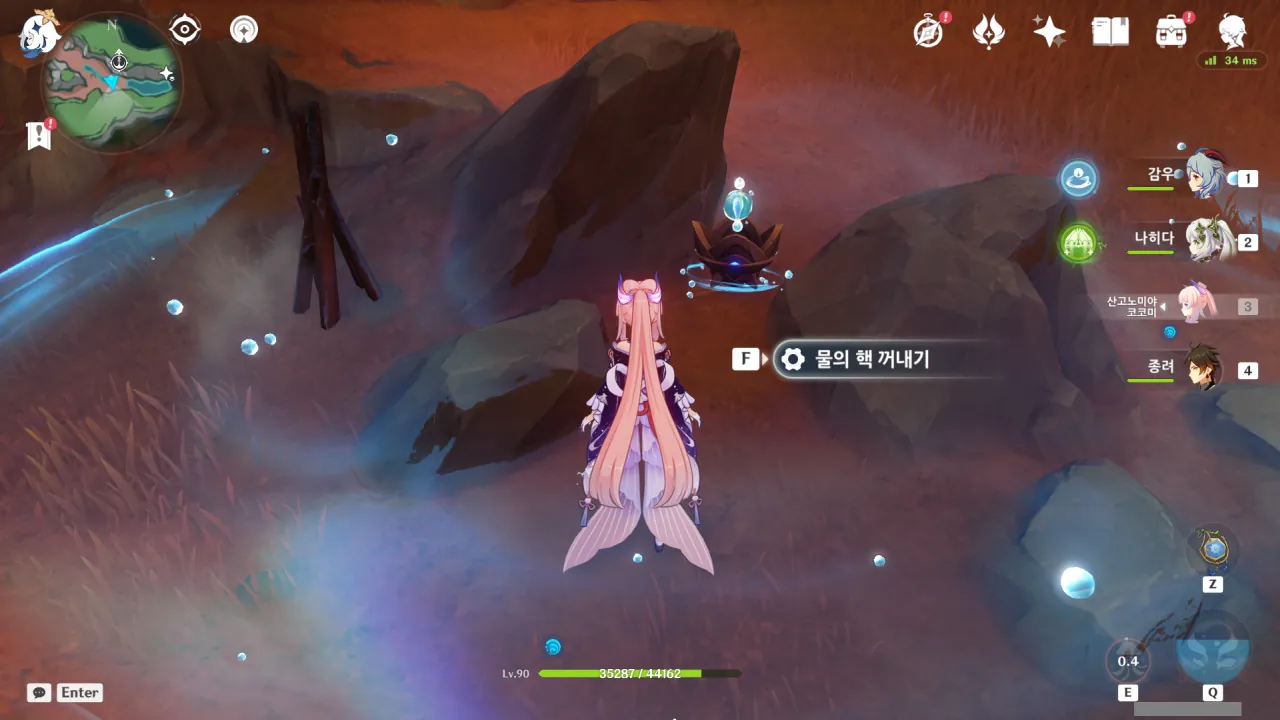This screenshot has width=1280, height=720.
Task: Select 산고노미야 코코미 in party list
Action: pyautogui.click(x=1190, y=305)
